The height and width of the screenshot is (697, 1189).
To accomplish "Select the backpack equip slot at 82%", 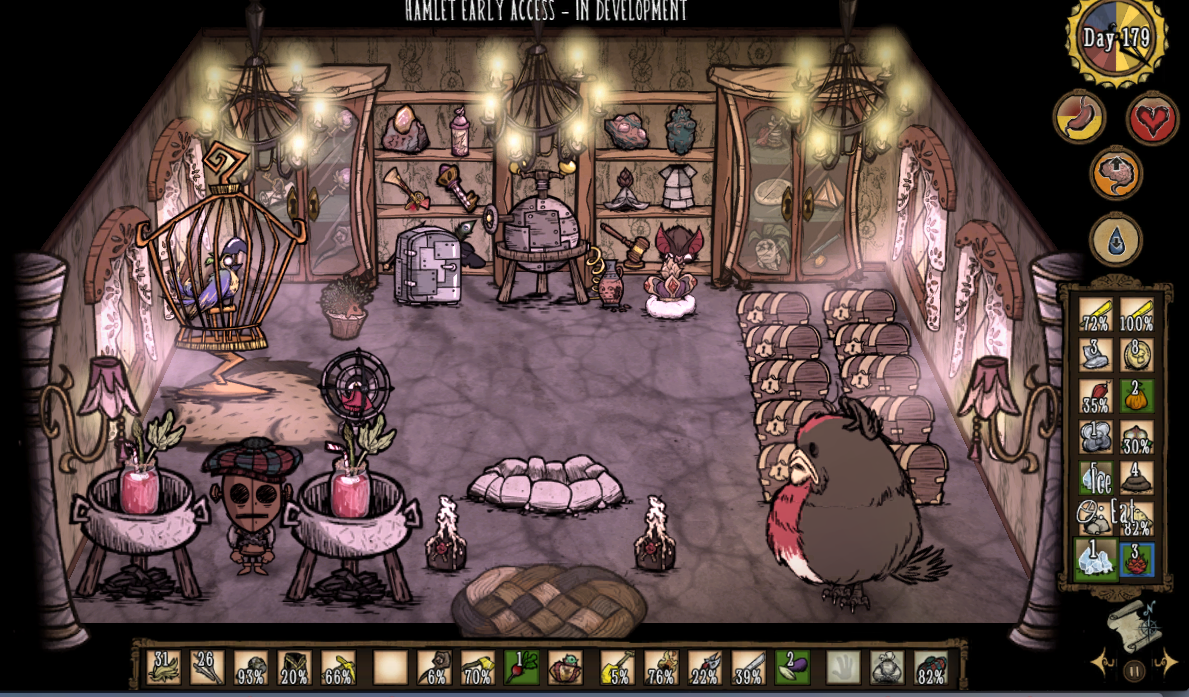I will click(931, 667).
